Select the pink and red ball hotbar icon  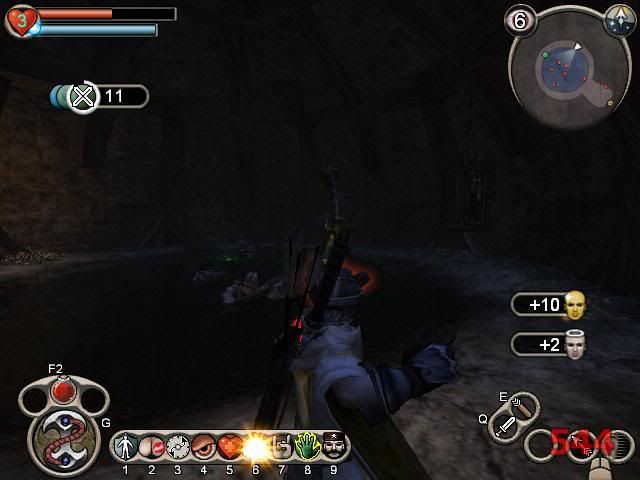click(x=152, y=445)
